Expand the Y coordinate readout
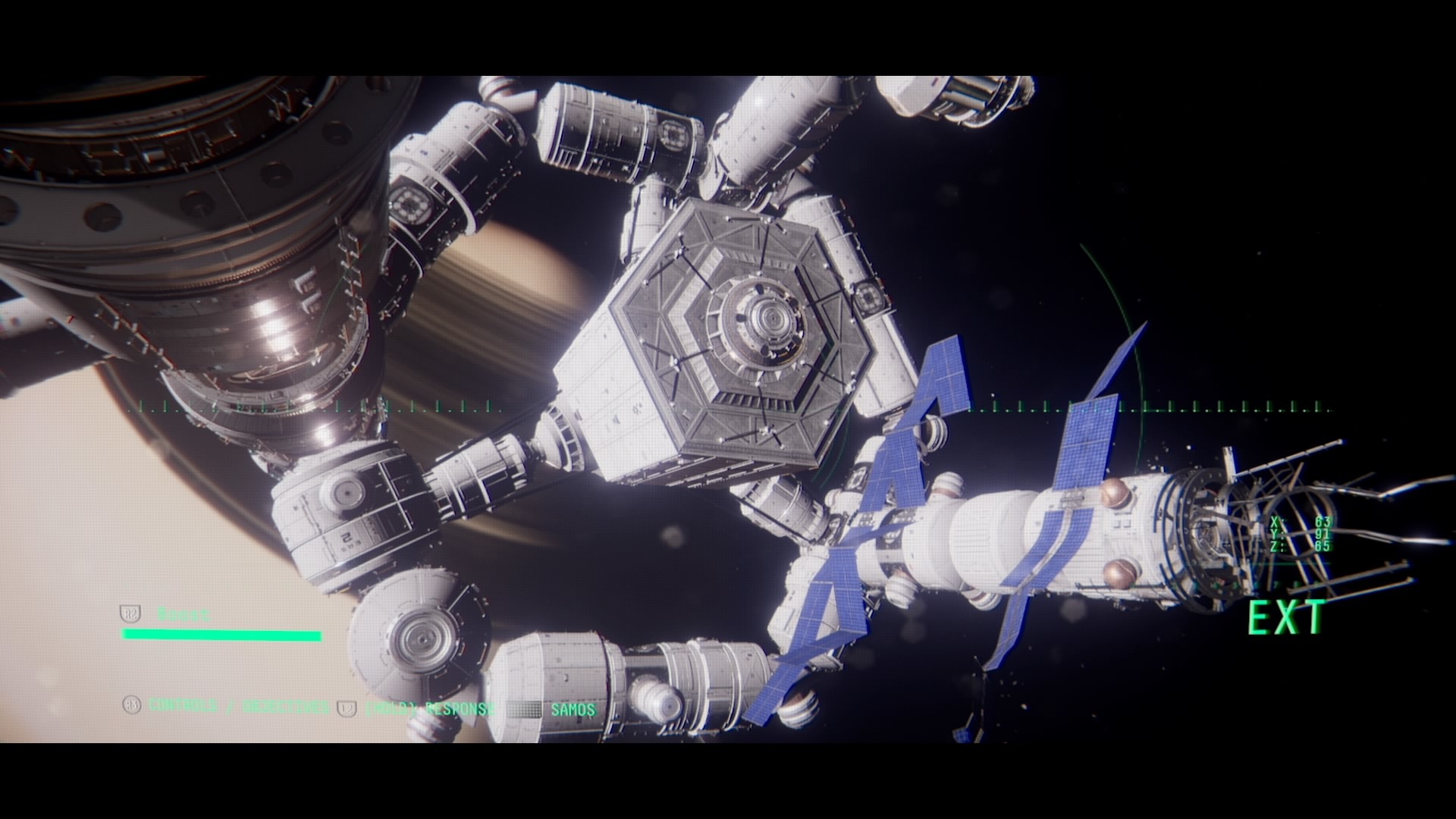The image size is (1456, 819). tap(1298, 533)
